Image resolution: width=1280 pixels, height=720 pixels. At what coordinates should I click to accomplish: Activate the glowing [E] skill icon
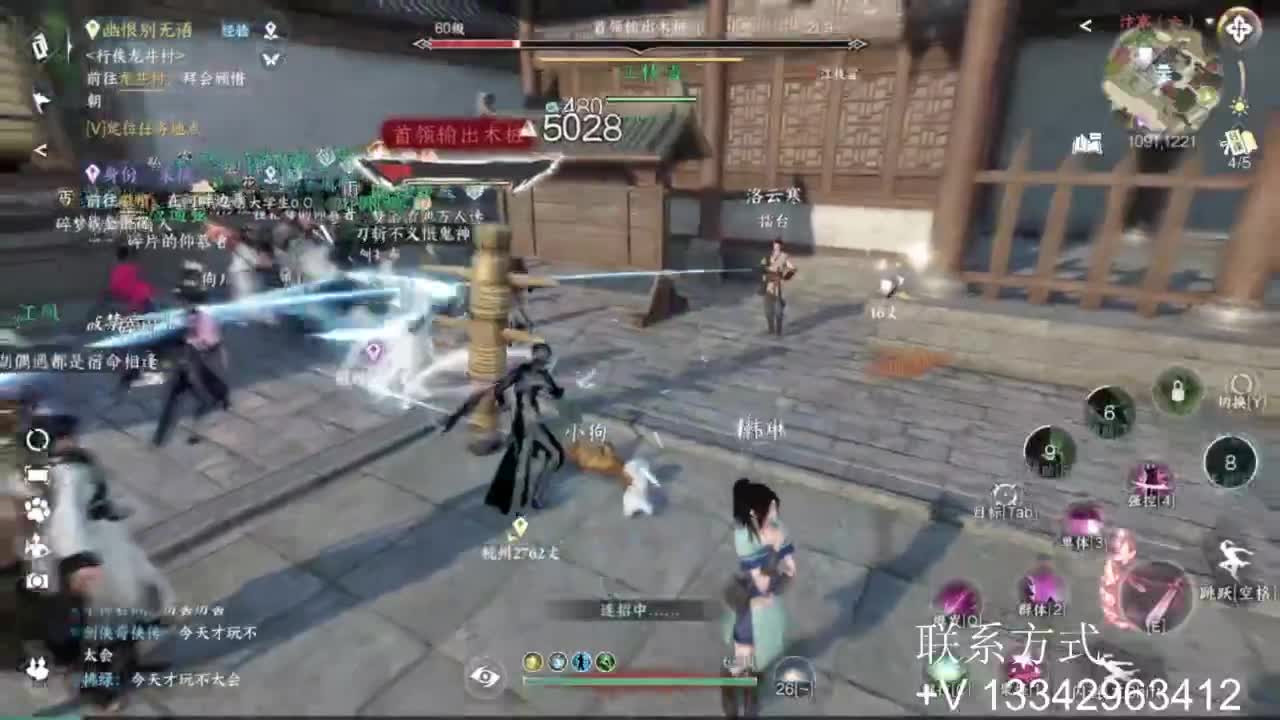tap(1151, 596)
